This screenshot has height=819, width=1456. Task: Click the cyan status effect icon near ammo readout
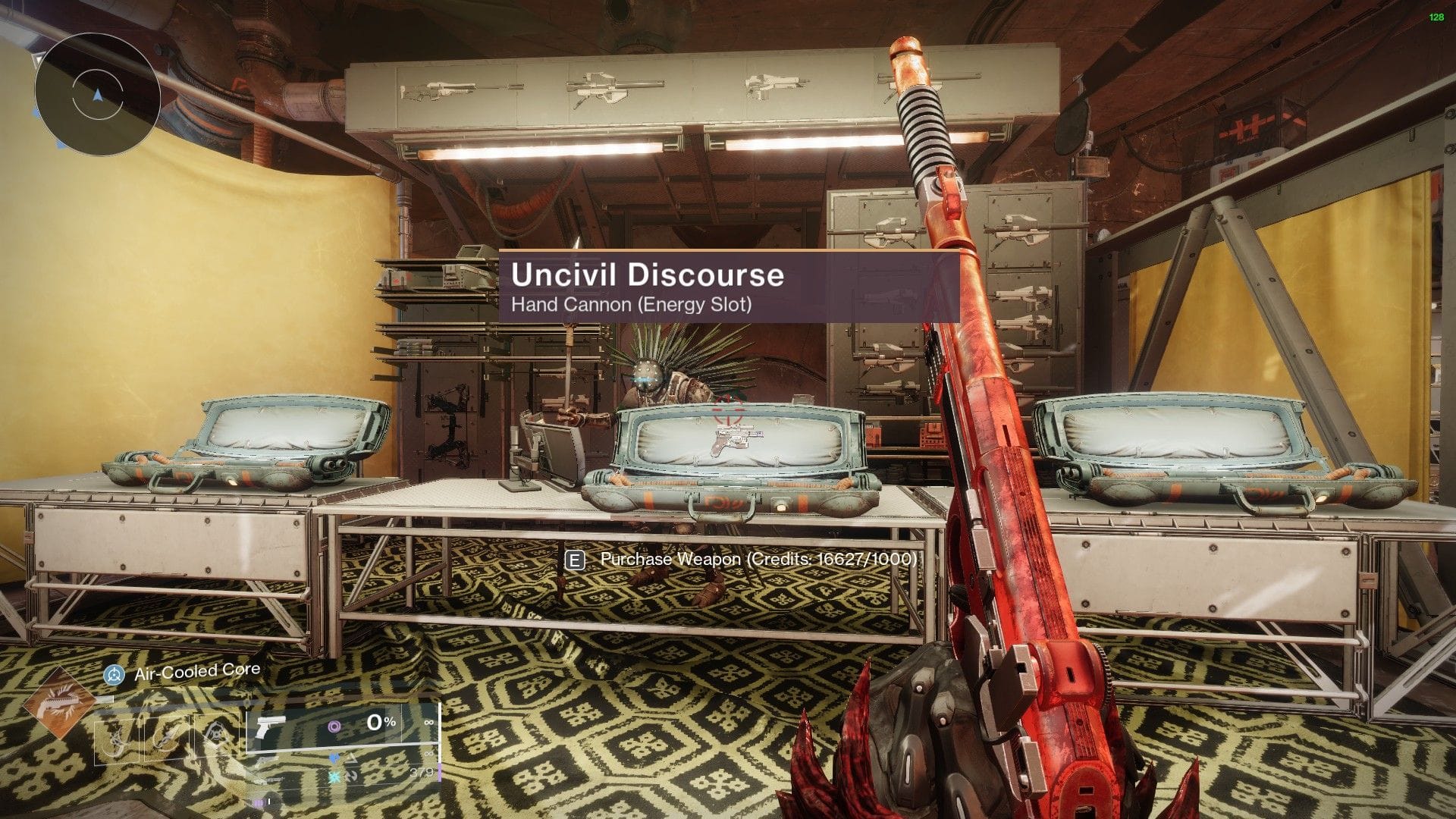[334, 777]
